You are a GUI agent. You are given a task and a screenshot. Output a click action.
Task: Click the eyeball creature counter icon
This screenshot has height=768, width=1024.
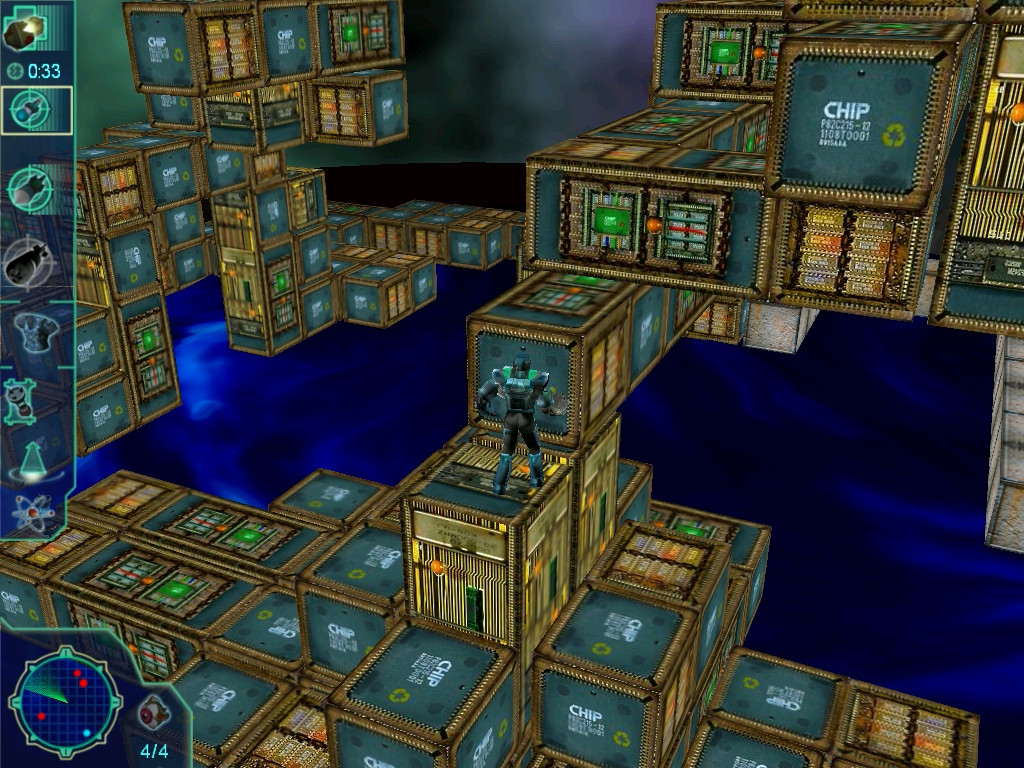click(152, 713)
